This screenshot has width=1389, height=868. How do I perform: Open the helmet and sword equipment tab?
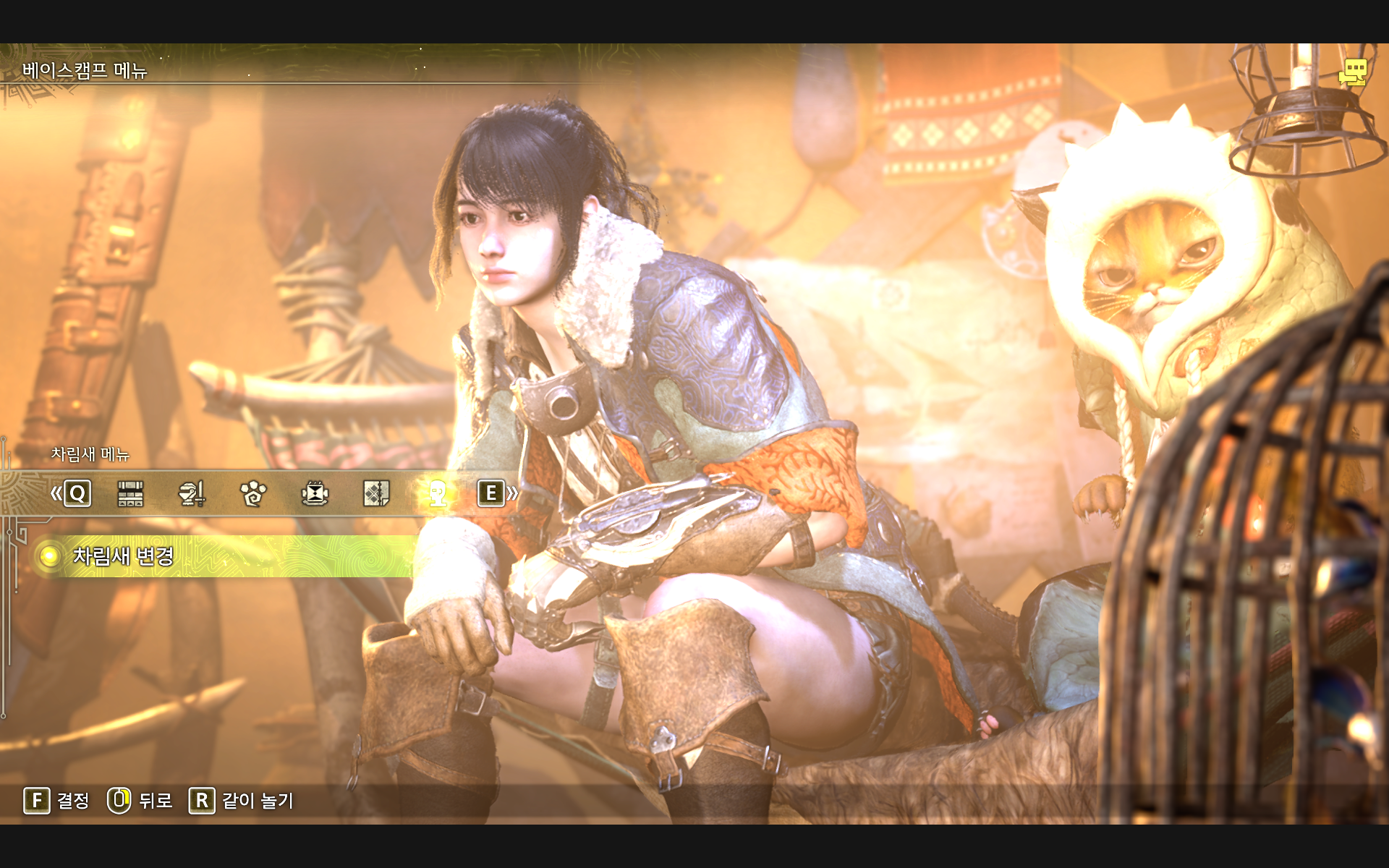[192, 494]
